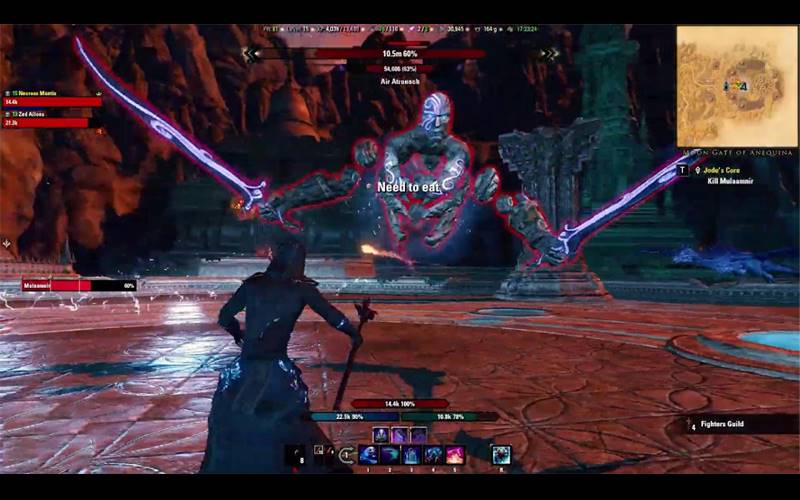The image size is (800, 500).
Task: Activate the pink ability in slot 5
Action: [x=455, y=455]
